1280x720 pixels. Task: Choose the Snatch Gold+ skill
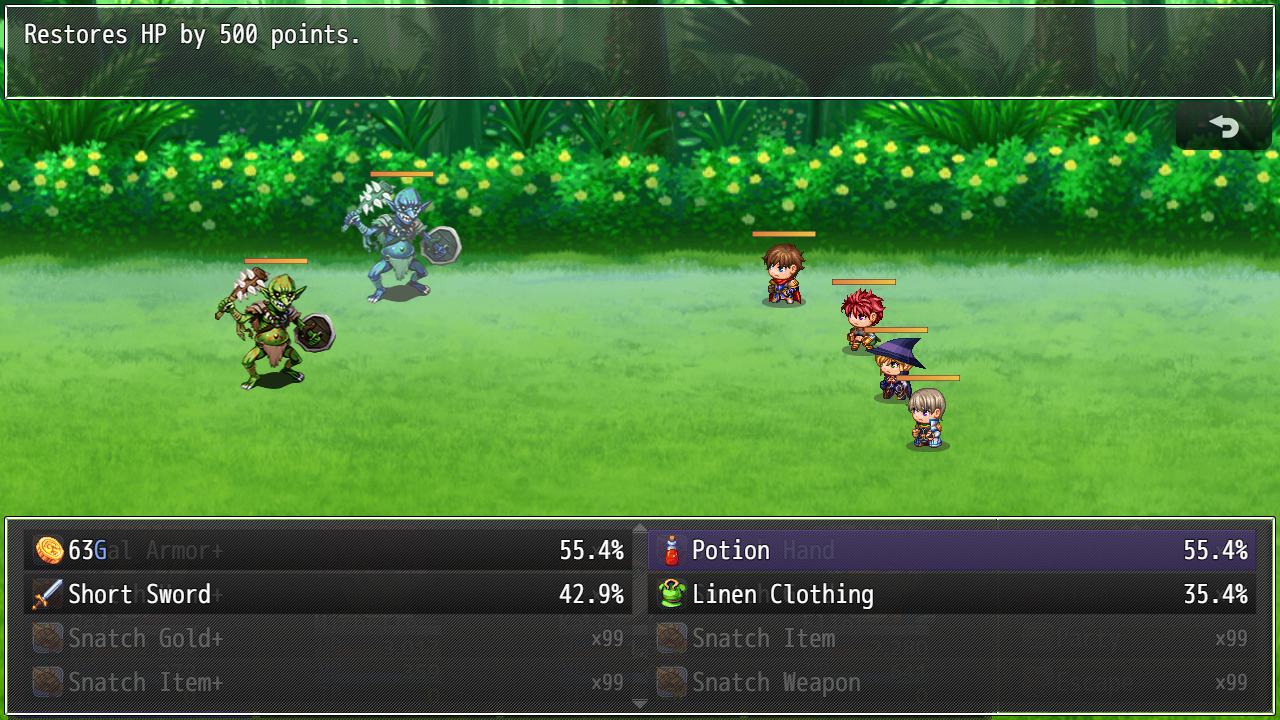click(x=328, y=638)
